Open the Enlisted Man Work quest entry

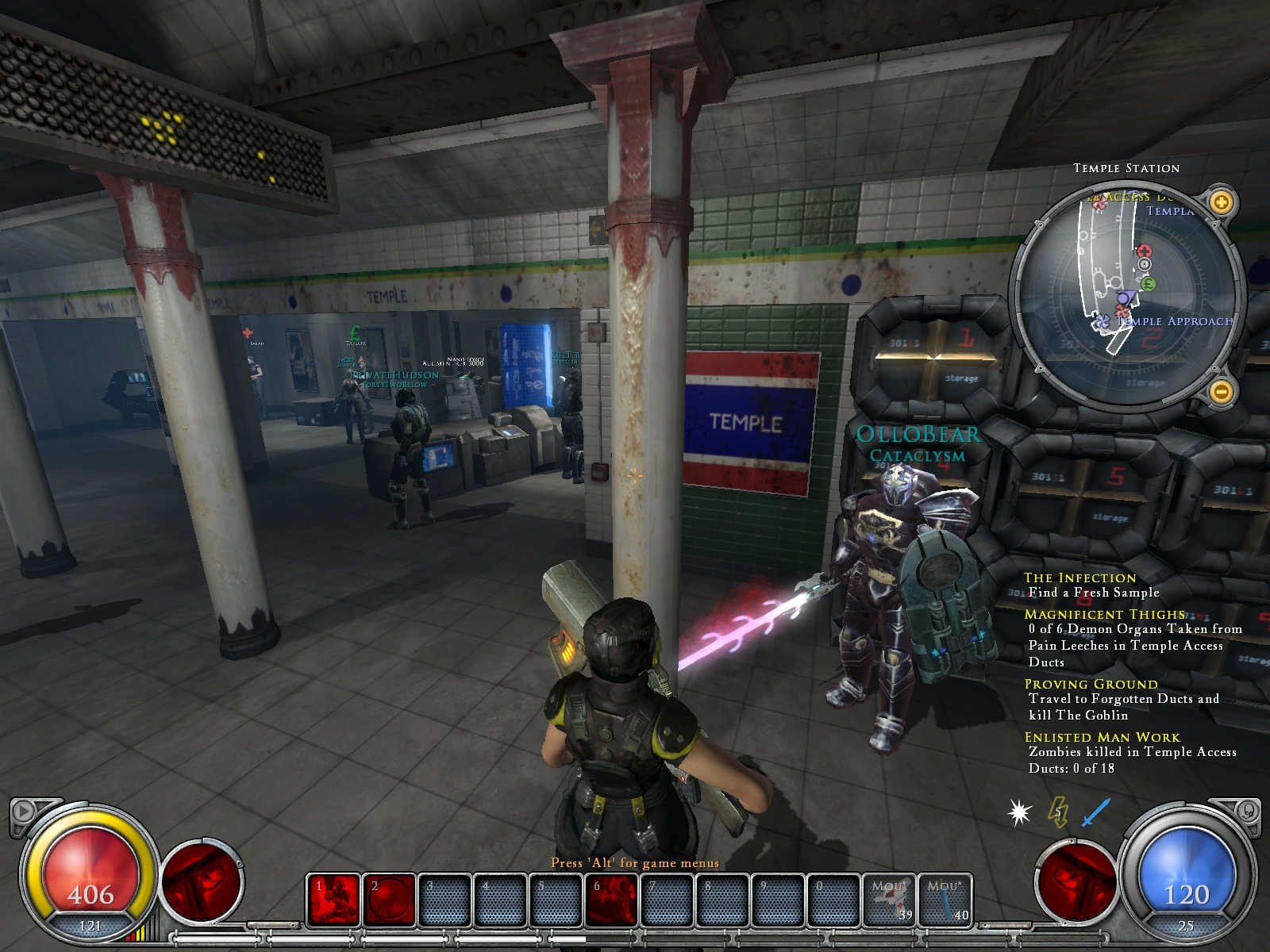1102,737
